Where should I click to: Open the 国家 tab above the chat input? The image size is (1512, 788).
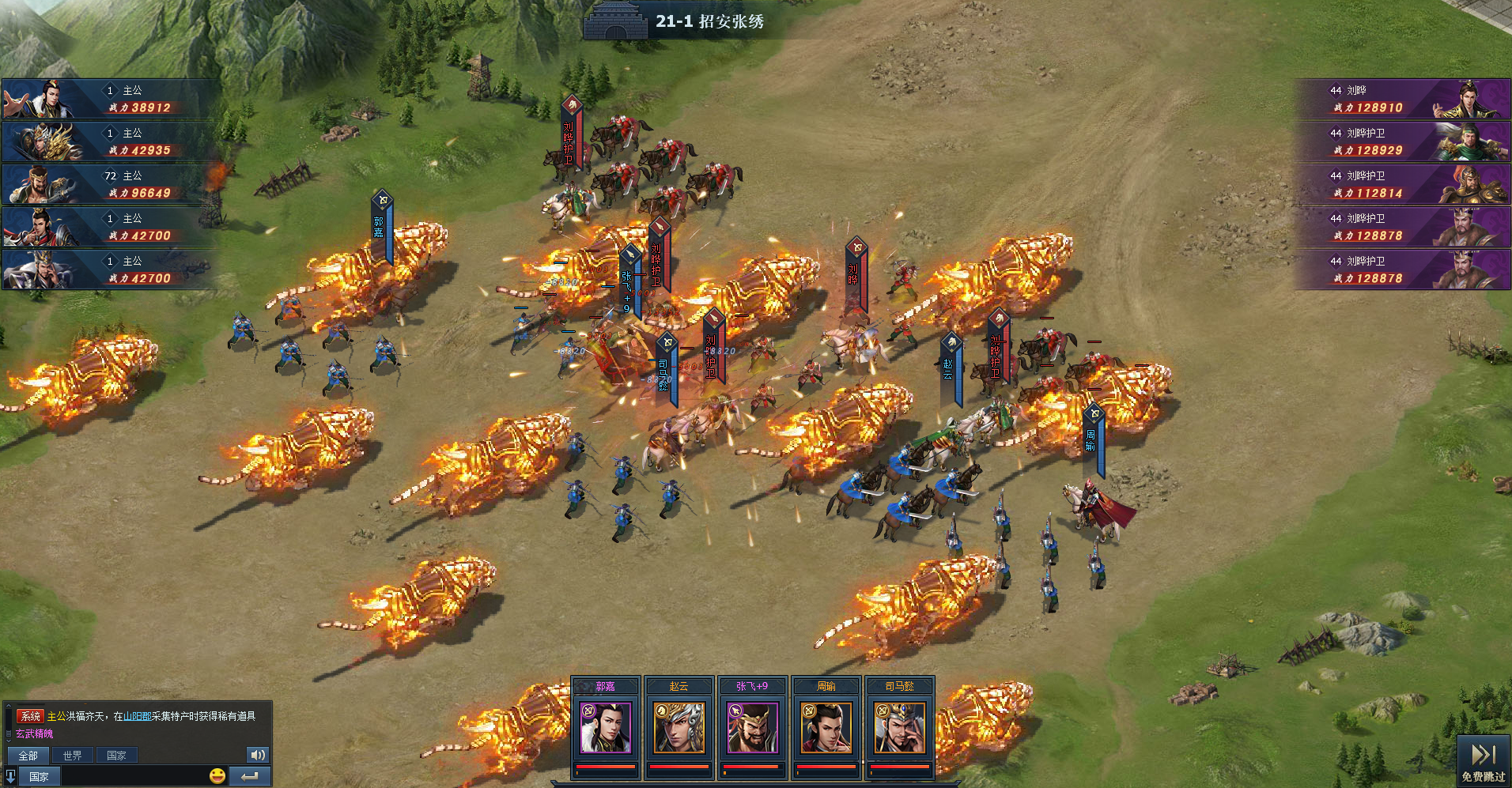(x=116, y=756)
